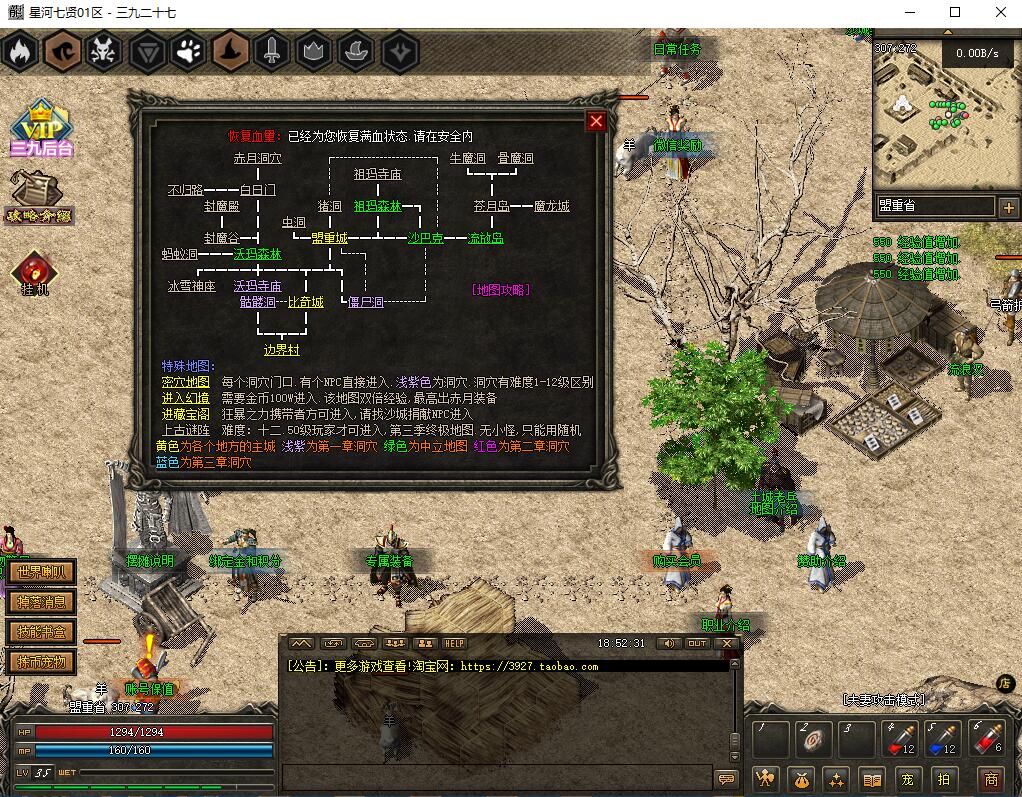Maximize the game window
The width and height of the screenshot is (1022, 797).
954,12
